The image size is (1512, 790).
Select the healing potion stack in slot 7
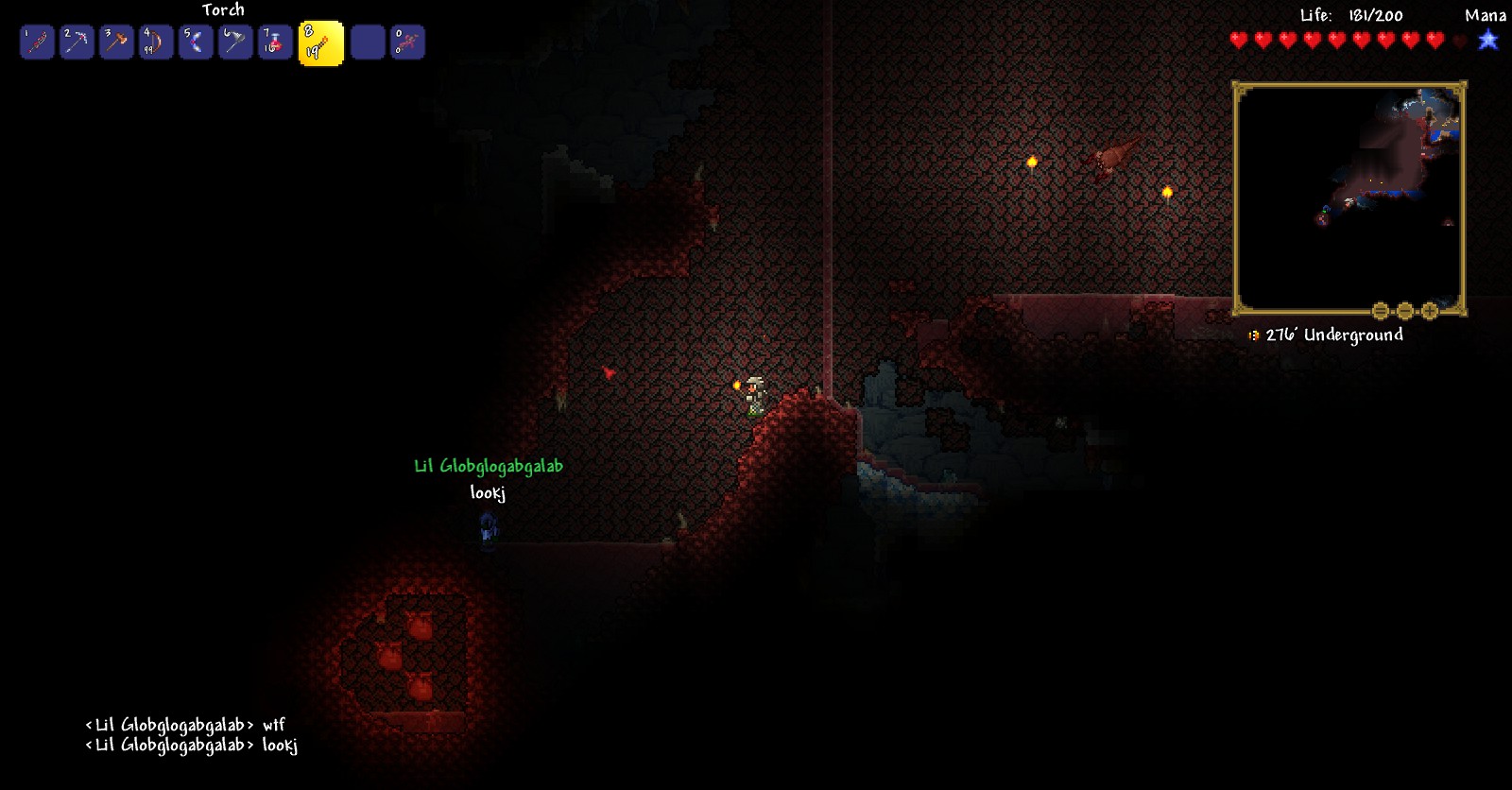(275, 42)
